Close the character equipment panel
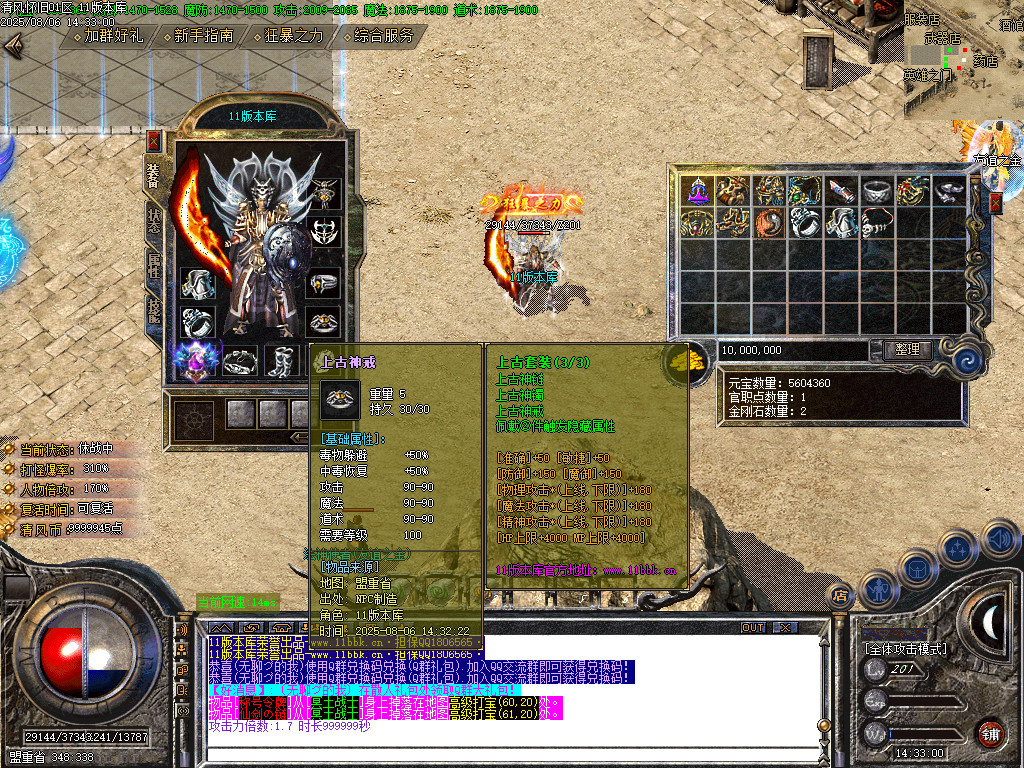This screenshot has width=1024, height=768. coord(153,140)
